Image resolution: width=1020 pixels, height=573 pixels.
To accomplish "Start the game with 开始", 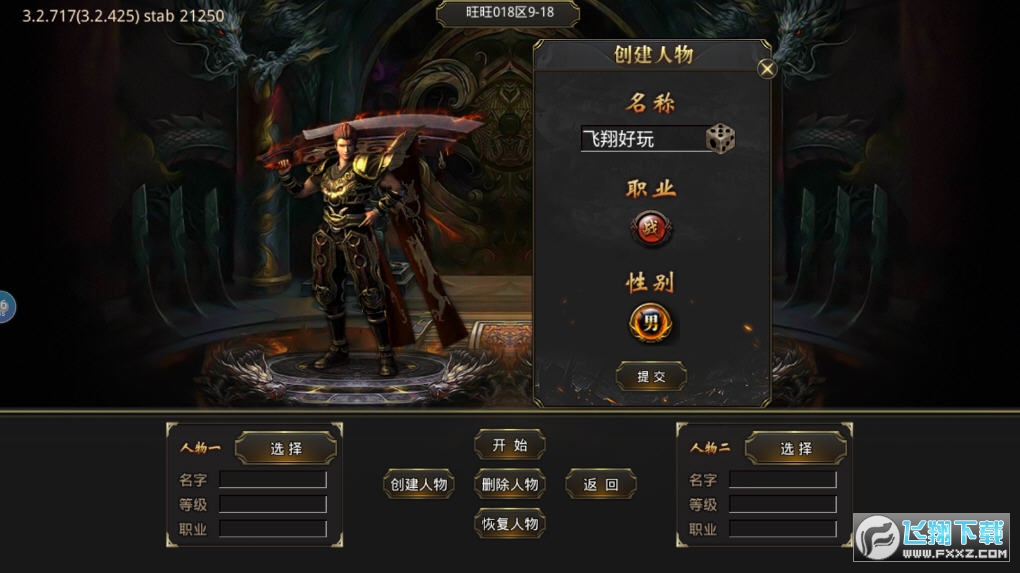I will pyautogui.click(x=510, y=445).
